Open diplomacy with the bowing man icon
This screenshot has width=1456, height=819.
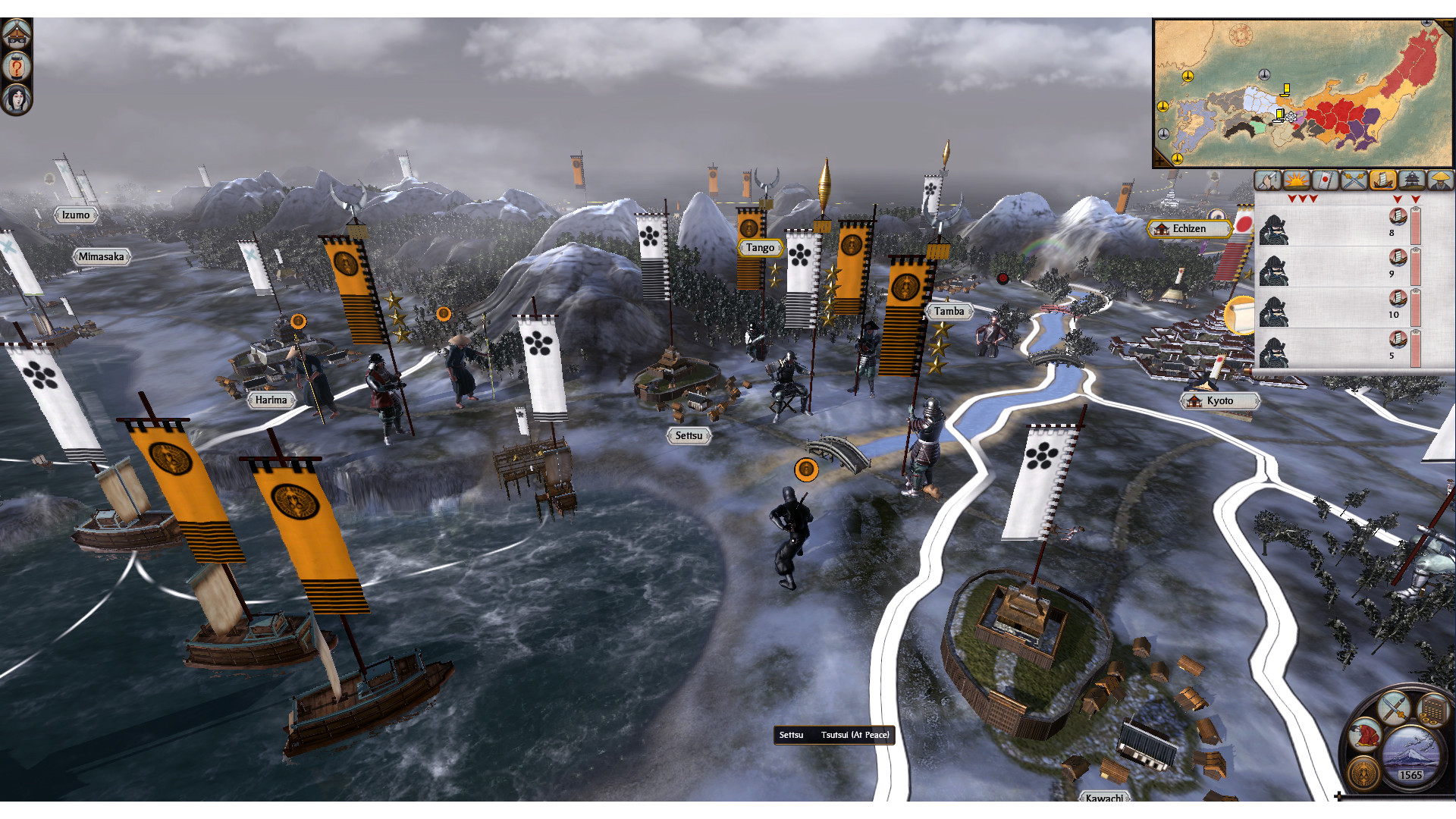(x=1365, y=733)
